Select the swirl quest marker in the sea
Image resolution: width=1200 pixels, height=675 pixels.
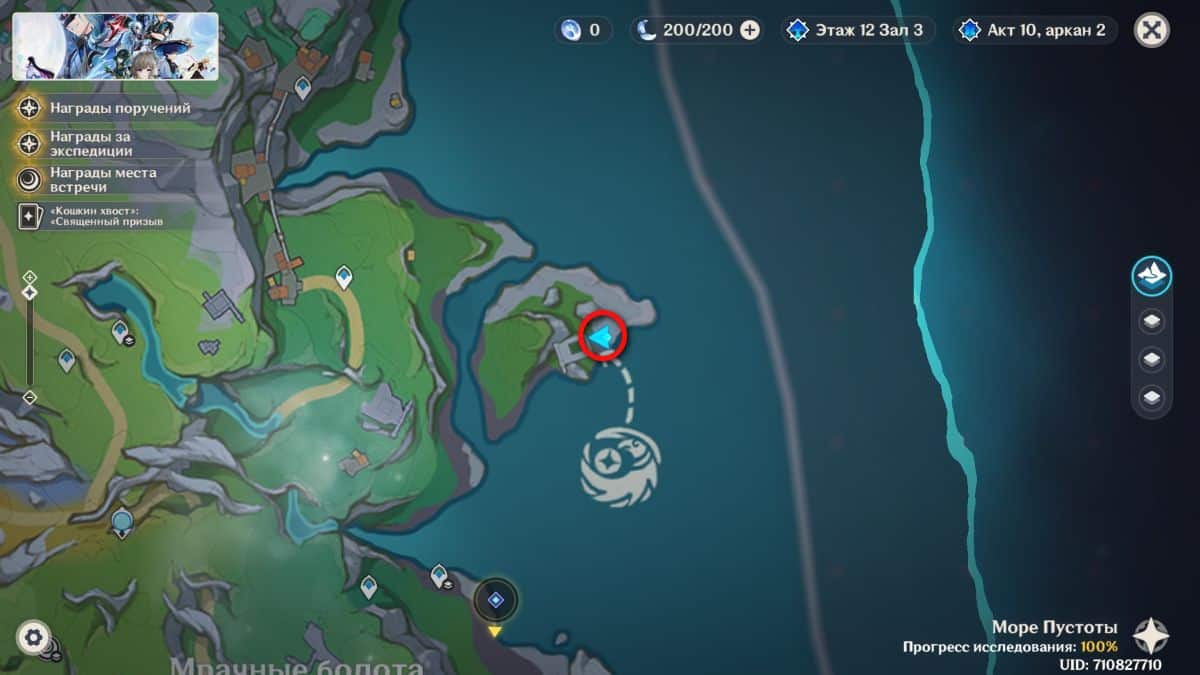620,463
